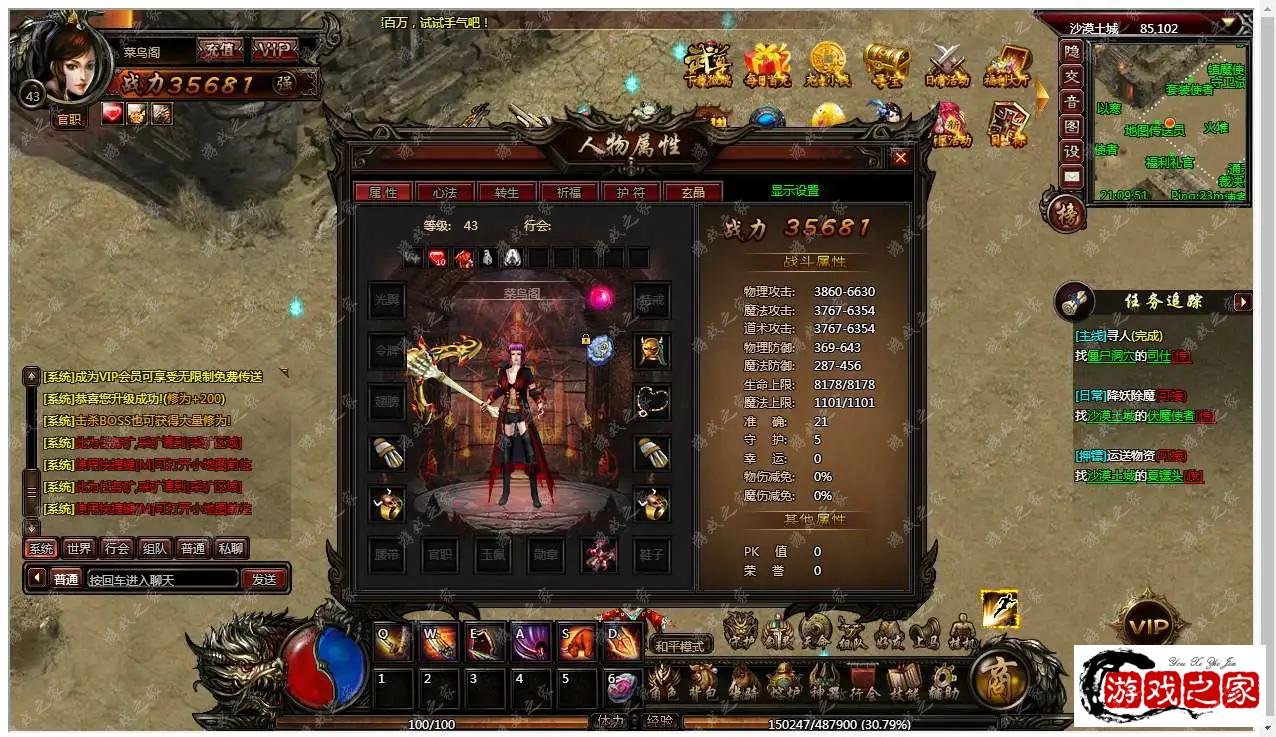The width and height of the screenshot is (1276, 737).
Task: Select the equipped horned helmet slot
Action: (x=652, y=350)
